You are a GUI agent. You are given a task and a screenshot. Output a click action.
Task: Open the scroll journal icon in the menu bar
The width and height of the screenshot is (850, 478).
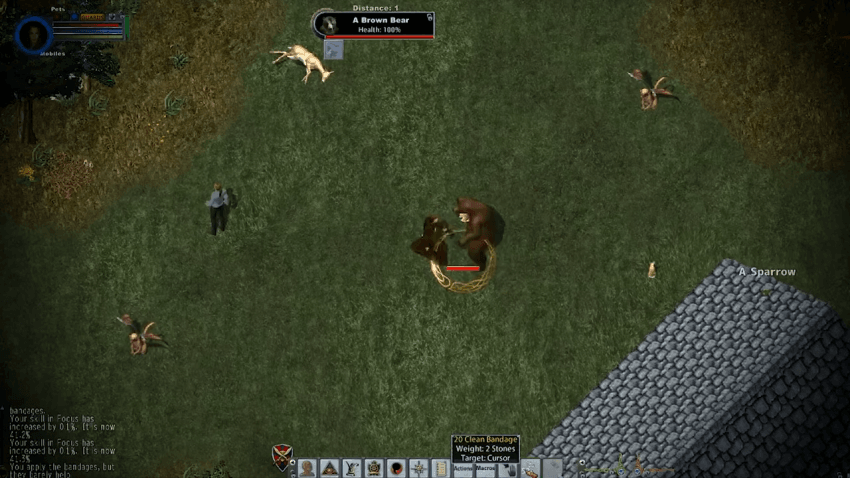(x=440, y=468)
